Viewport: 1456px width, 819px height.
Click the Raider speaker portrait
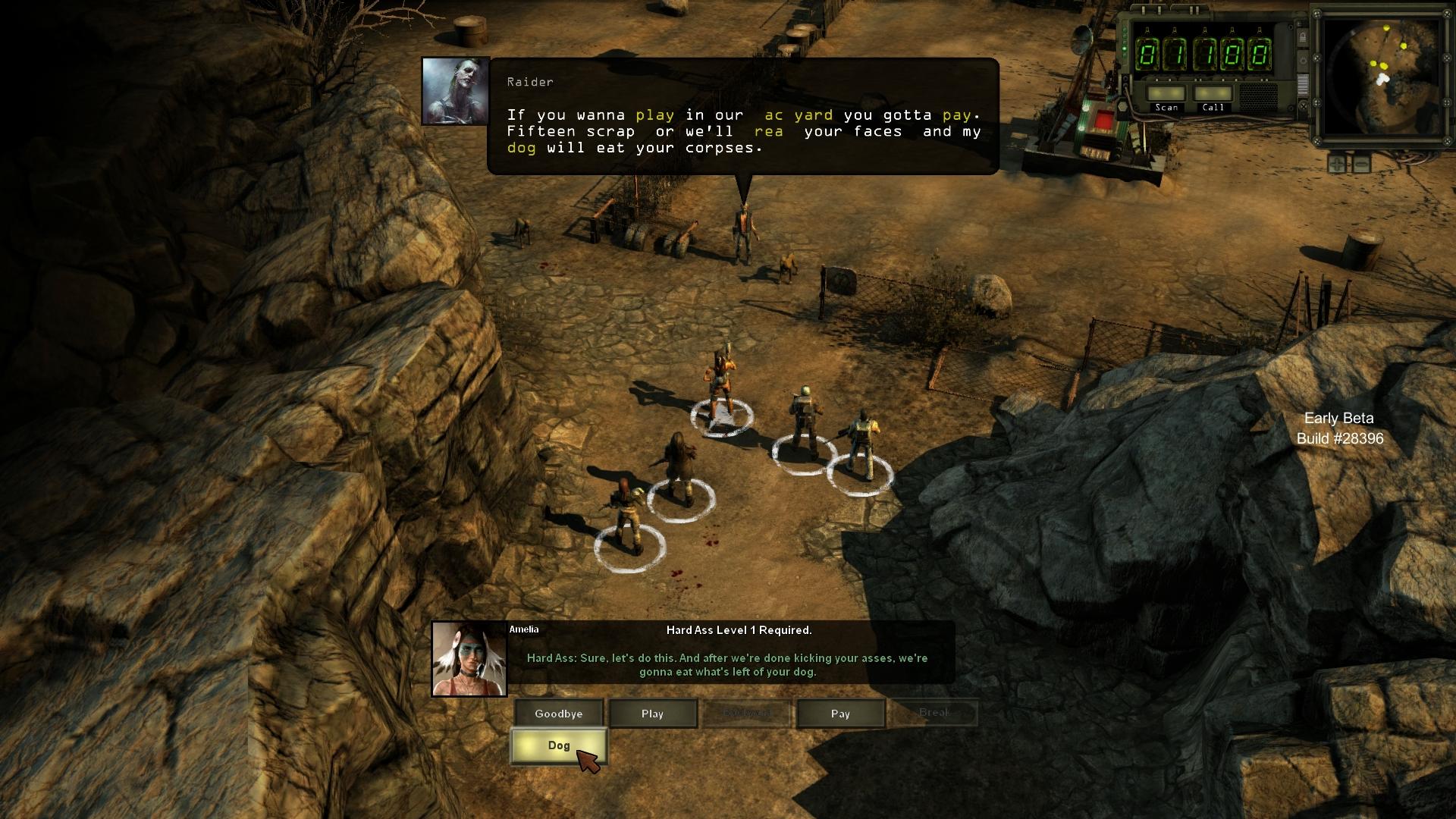[x=455, y=91]
